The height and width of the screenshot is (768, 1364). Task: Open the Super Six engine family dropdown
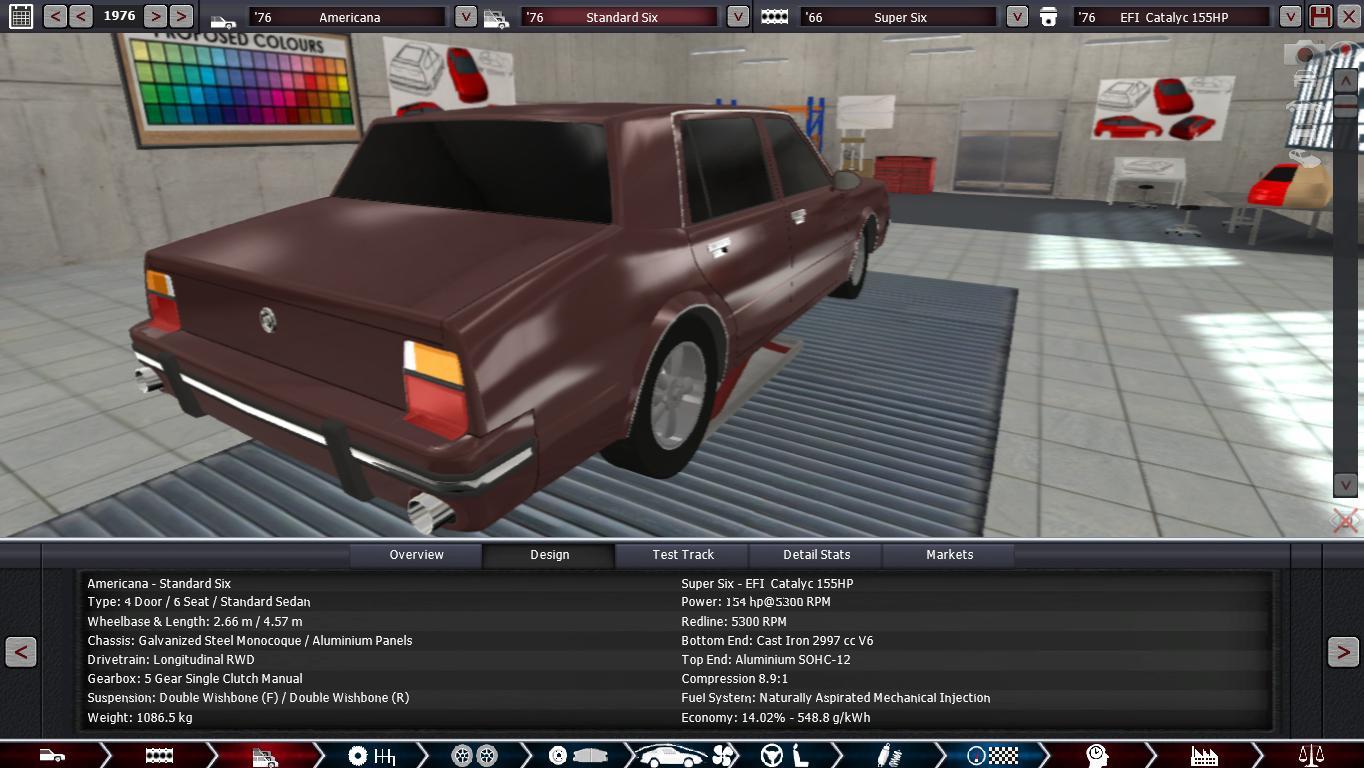pyautogui.click(x=1016, y=17)
